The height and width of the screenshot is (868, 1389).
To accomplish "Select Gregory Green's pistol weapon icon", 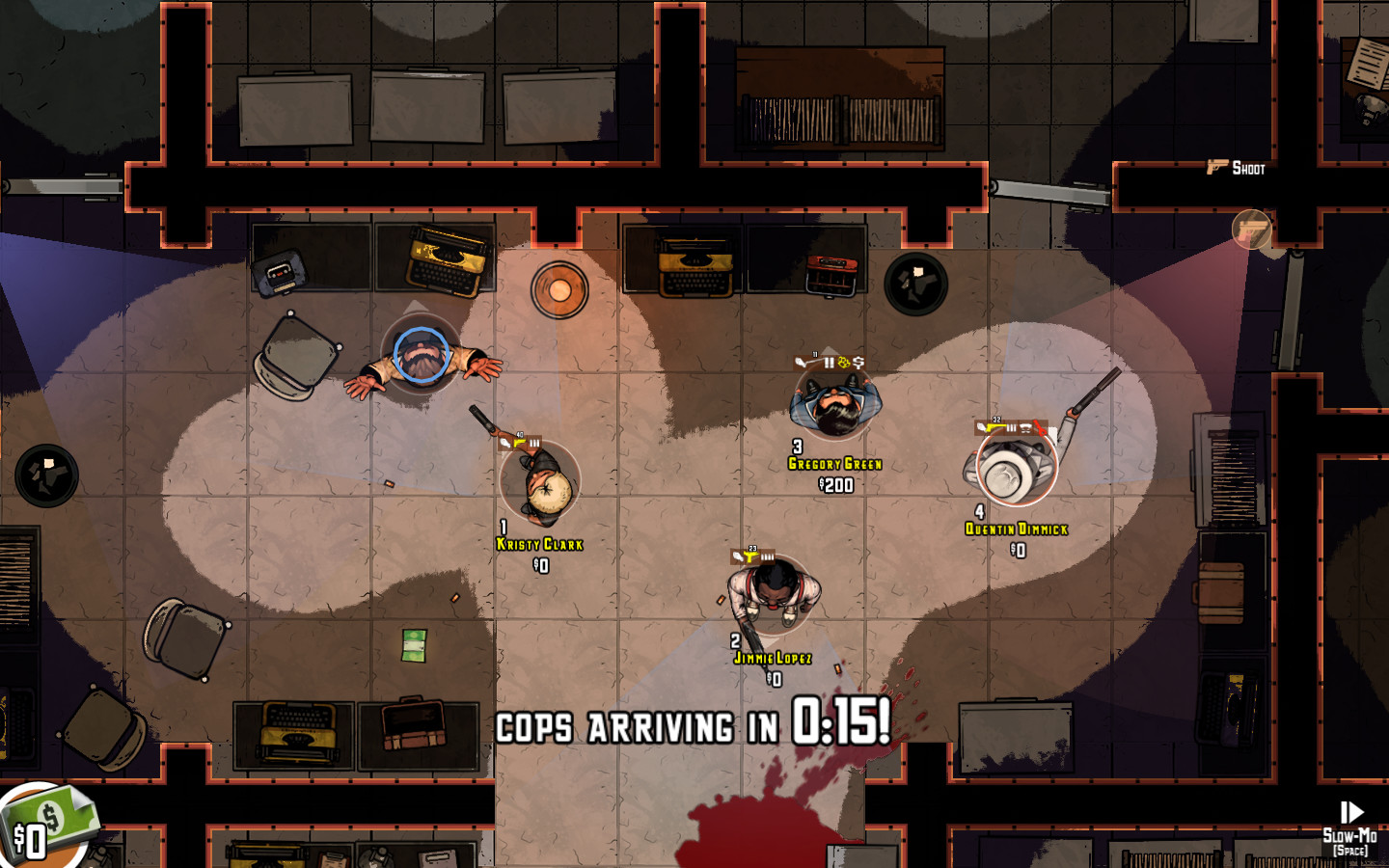I will 801,362.
